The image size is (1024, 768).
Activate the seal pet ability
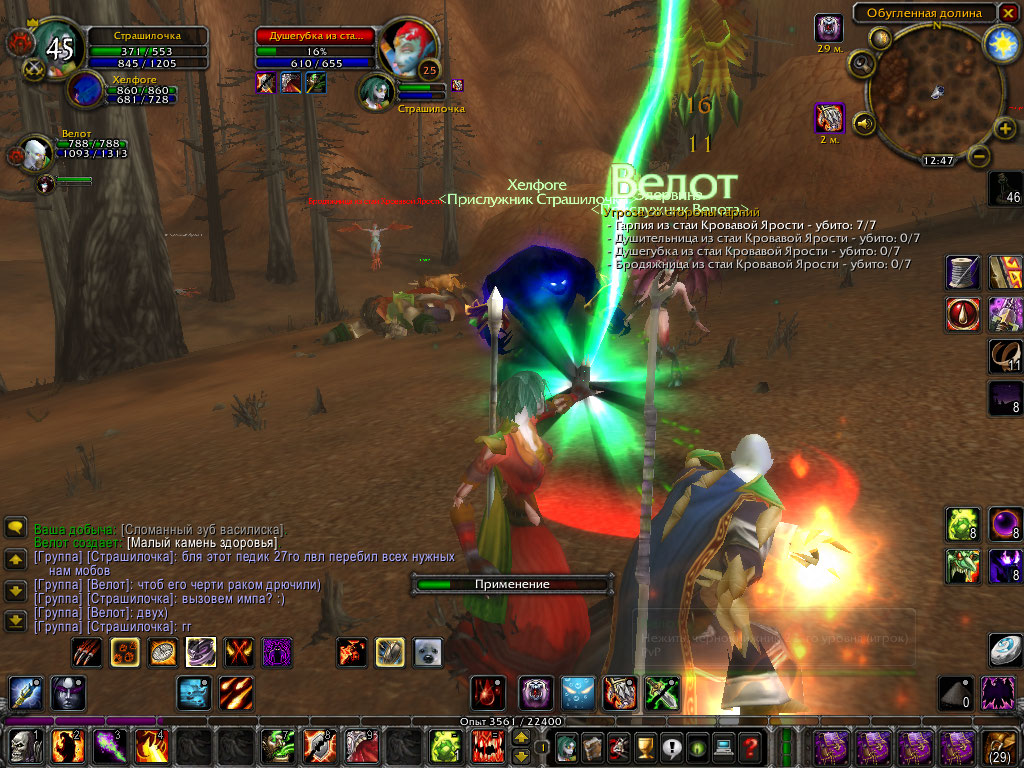[428, 653]
